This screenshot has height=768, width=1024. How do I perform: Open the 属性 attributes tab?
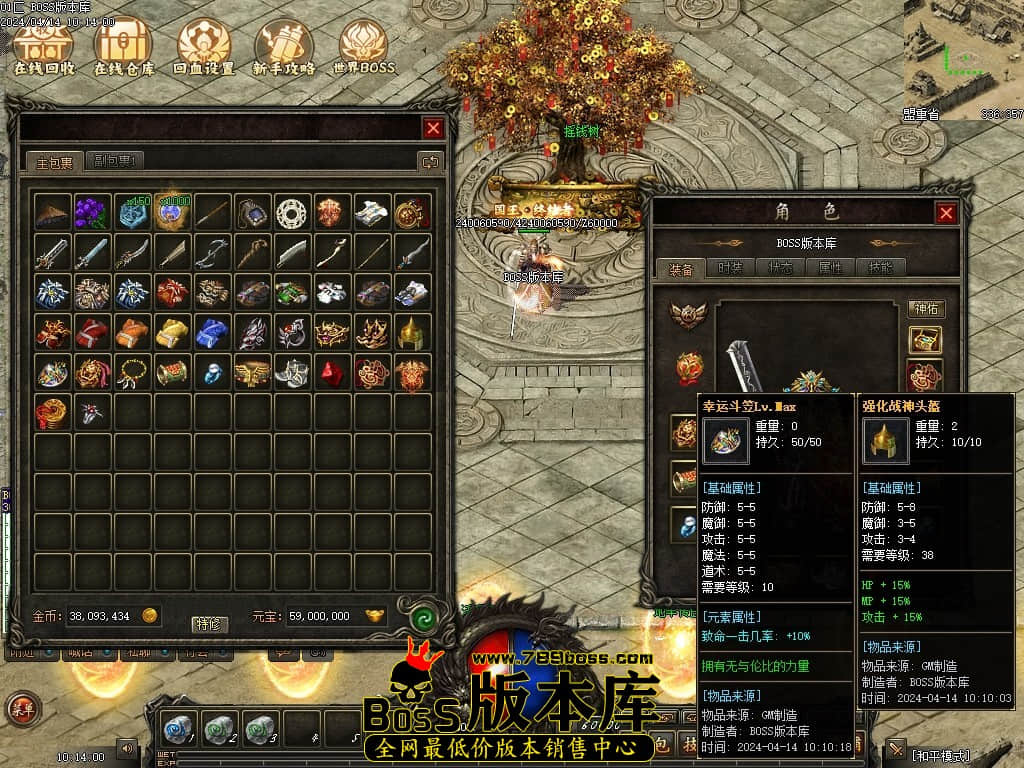point(831,268)
